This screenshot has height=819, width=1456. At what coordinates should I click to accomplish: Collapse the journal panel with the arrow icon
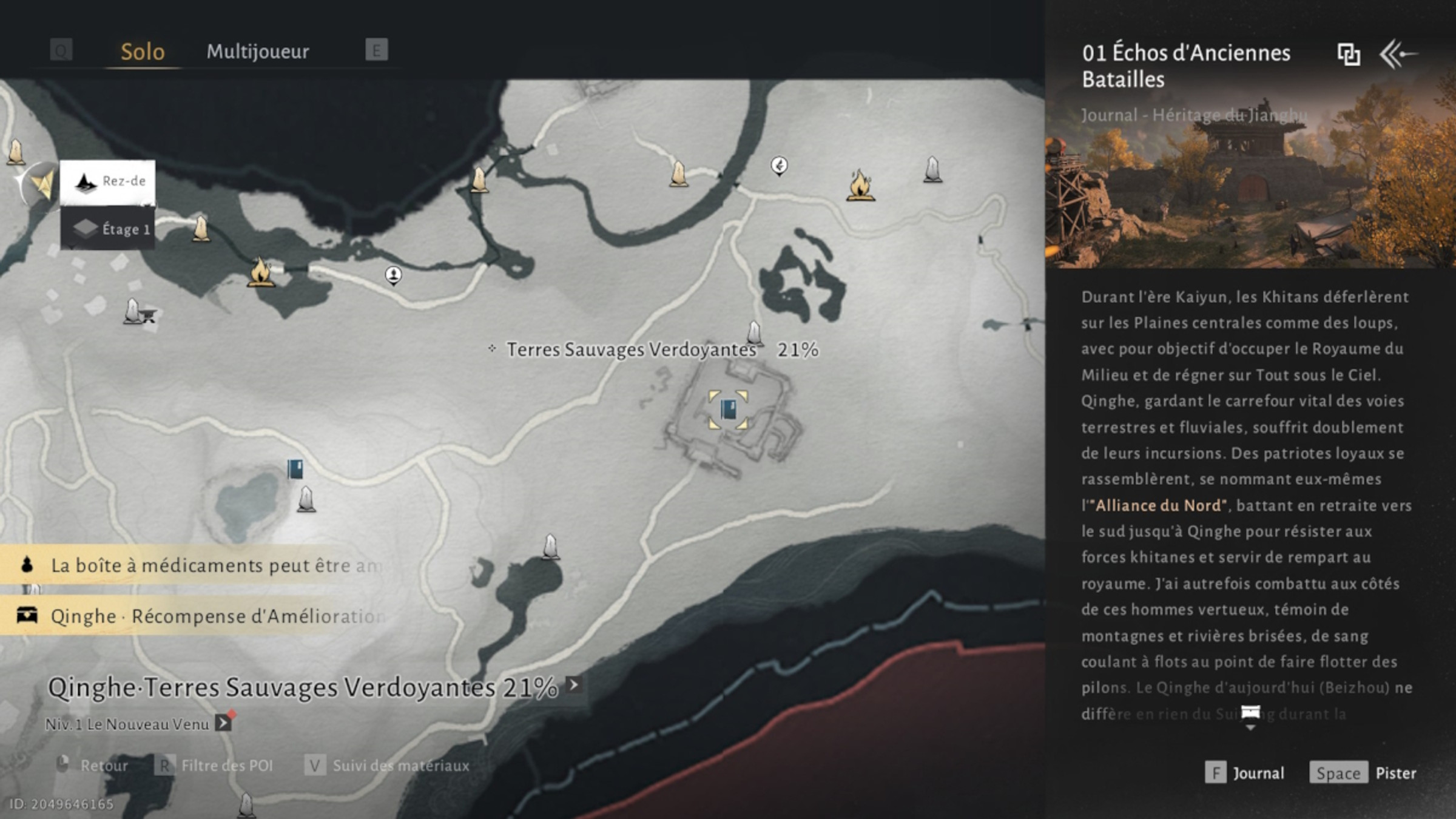[x=1398, y=55]
